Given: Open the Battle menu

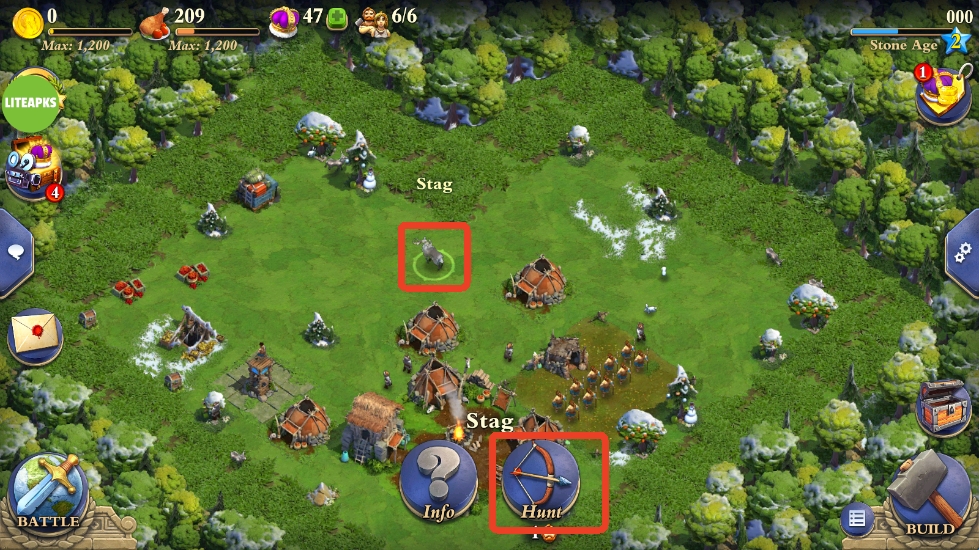Looking at the screenshot, I should coord(47,493).
